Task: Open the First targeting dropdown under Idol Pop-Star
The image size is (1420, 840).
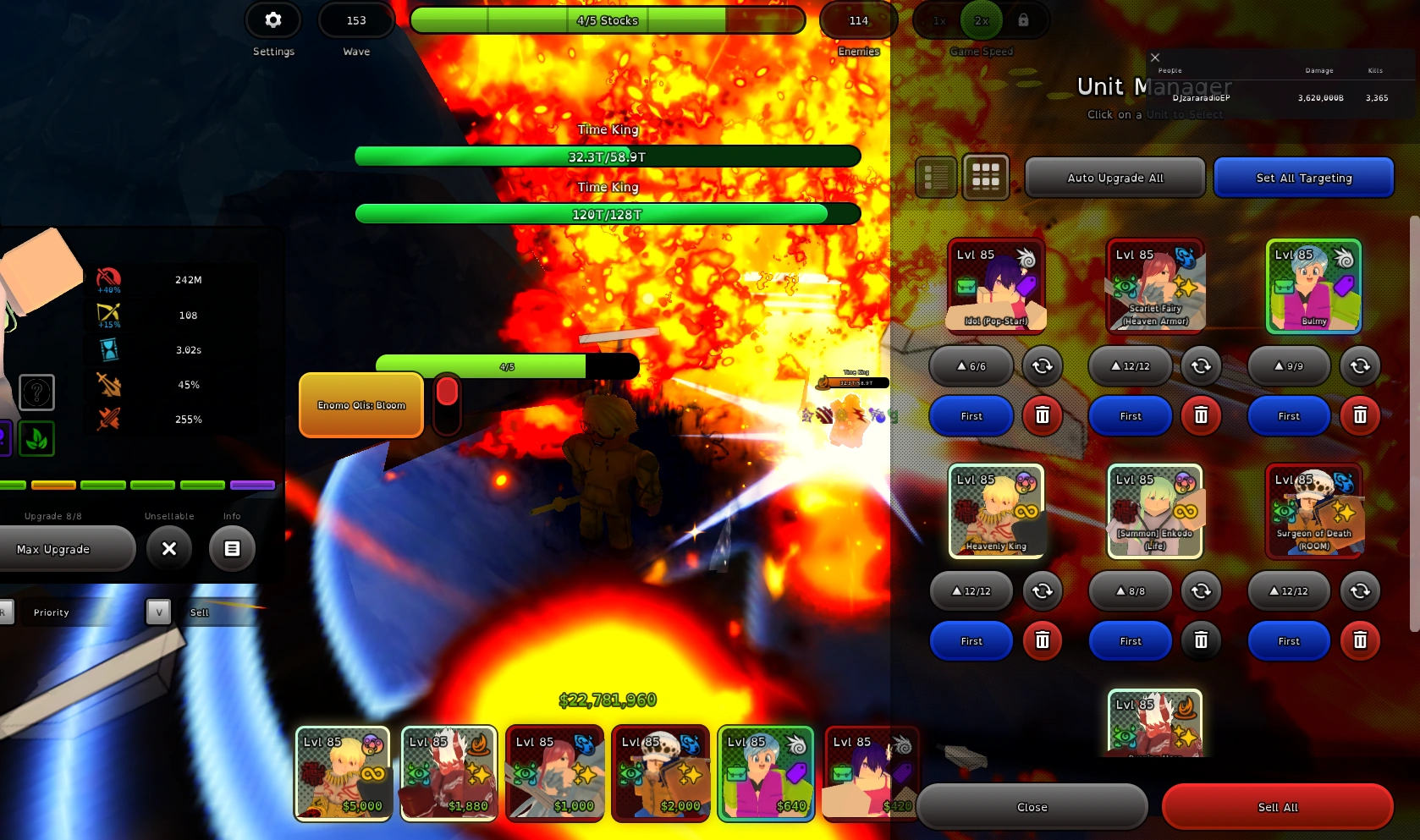Action: point(971,415)
